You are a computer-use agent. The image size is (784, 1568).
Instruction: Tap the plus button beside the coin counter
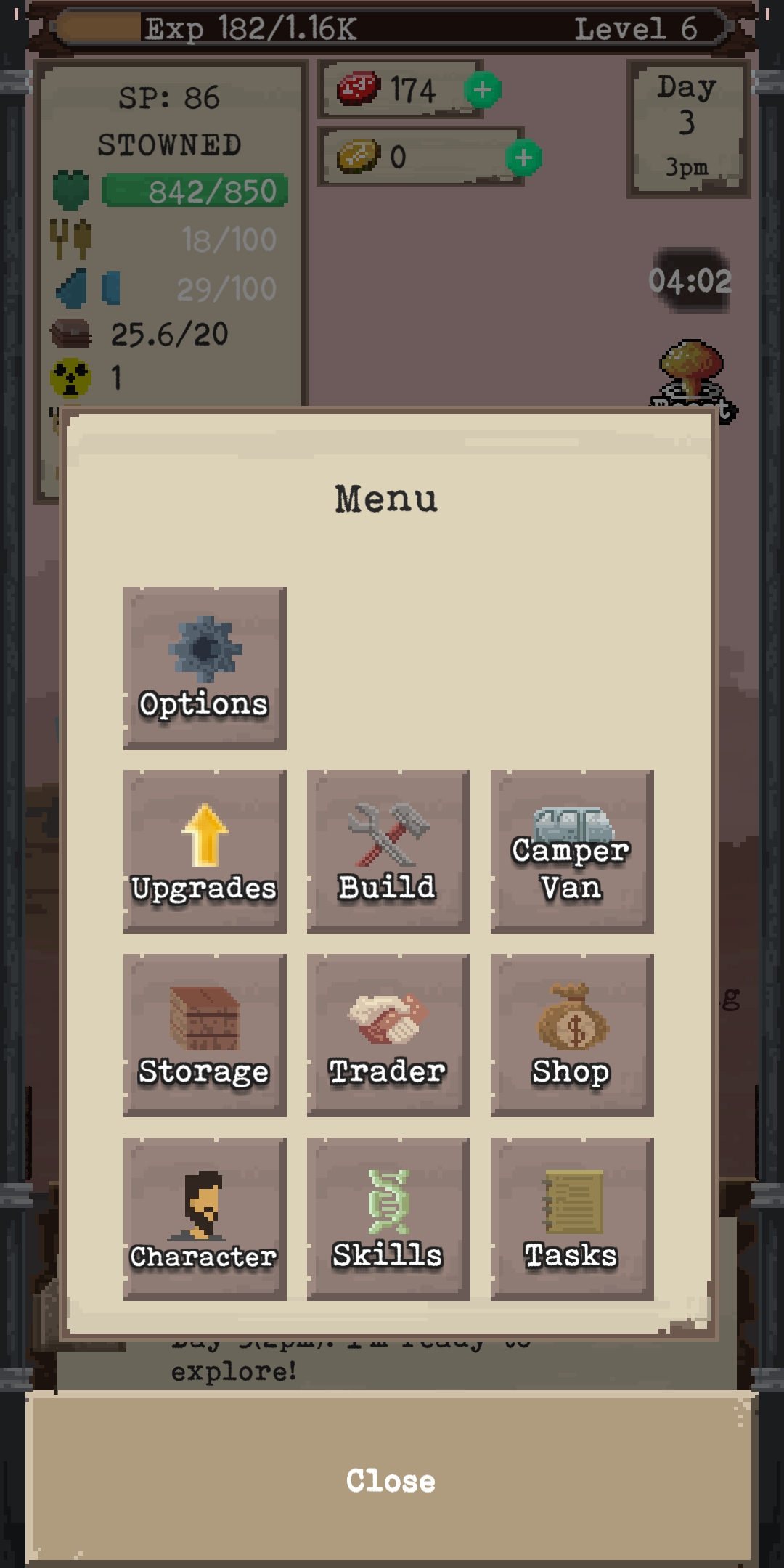tap(523, 158)
